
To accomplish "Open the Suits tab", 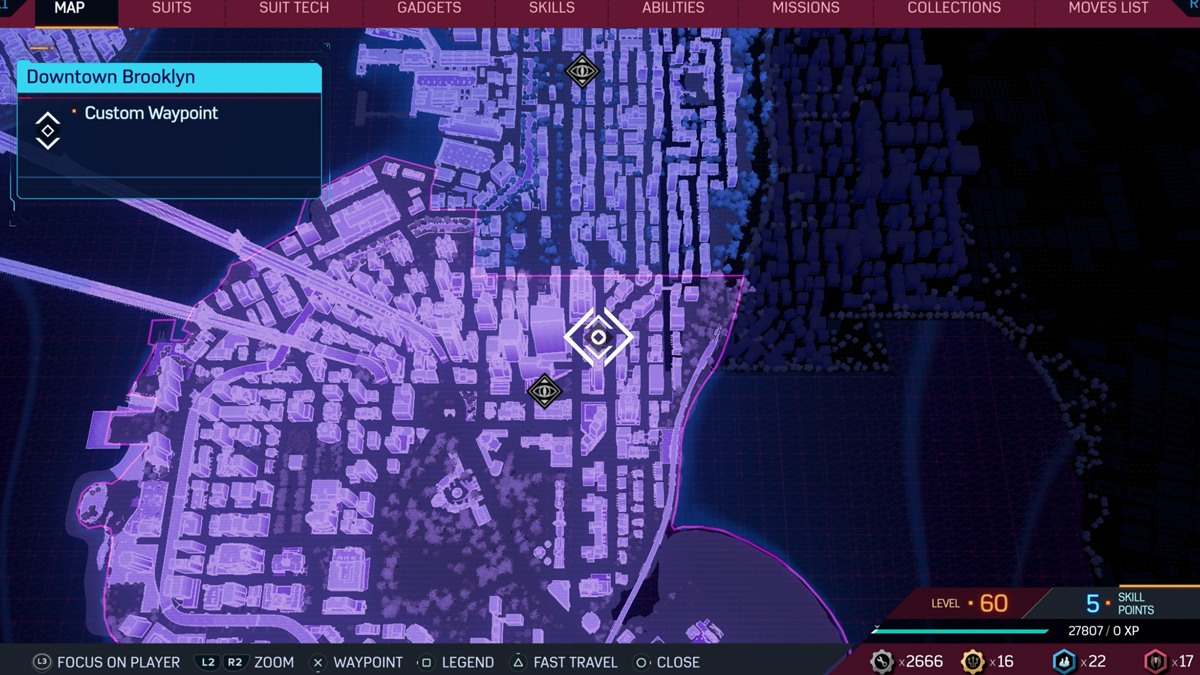I will pyautogui.click(x=171, y=9).
